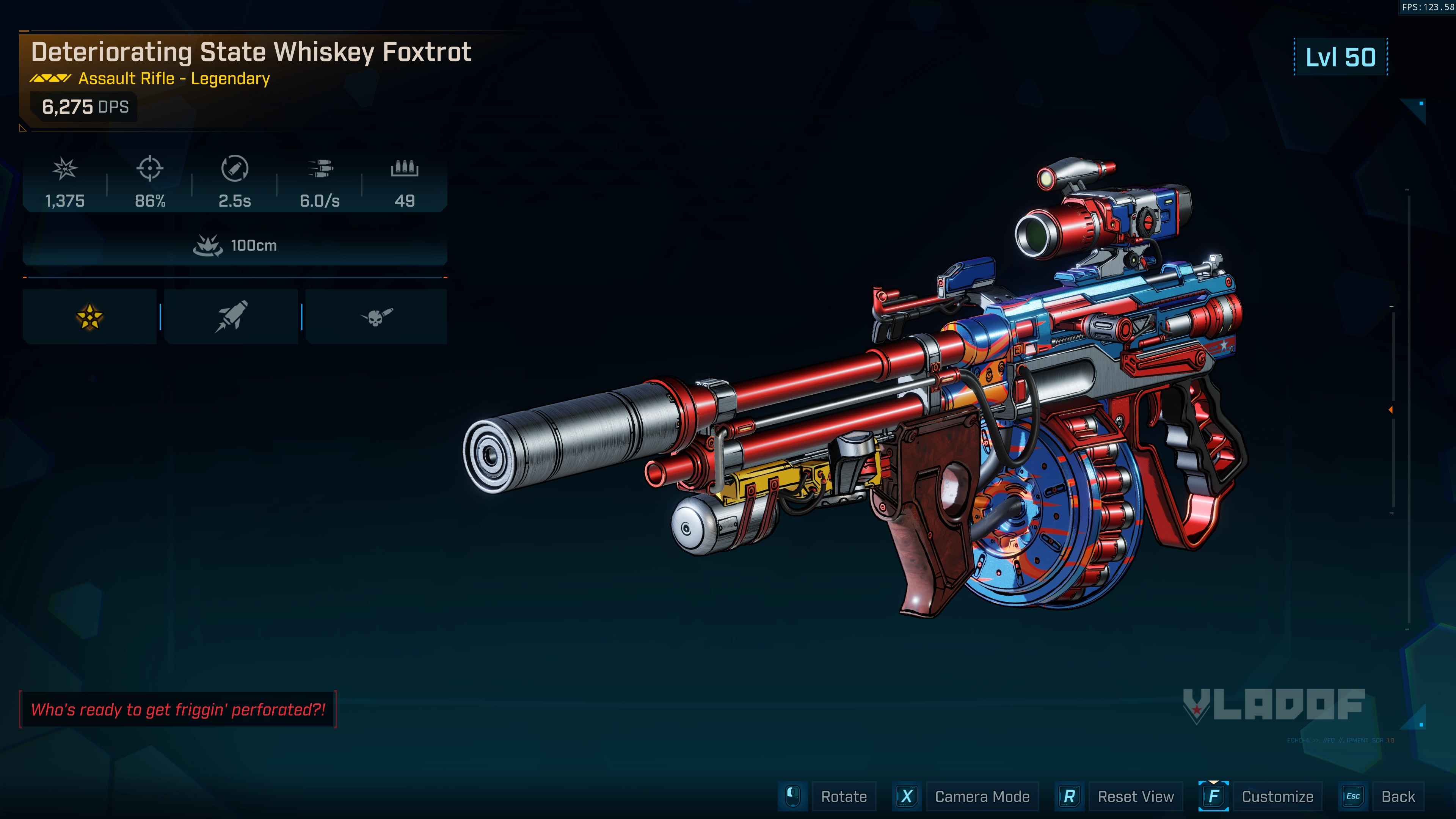The image size is (1456, 819).
Task: Select the rocket perk icon
Action: tap(231, 317)
